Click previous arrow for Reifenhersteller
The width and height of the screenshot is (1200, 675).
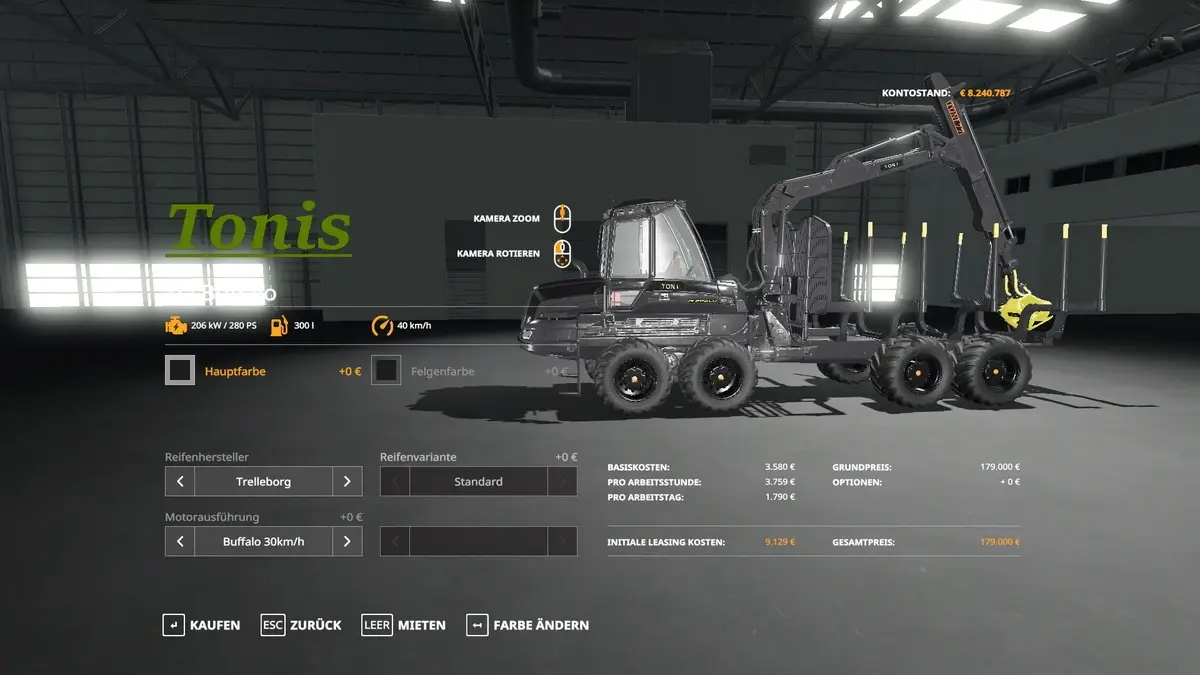point(180,481)
